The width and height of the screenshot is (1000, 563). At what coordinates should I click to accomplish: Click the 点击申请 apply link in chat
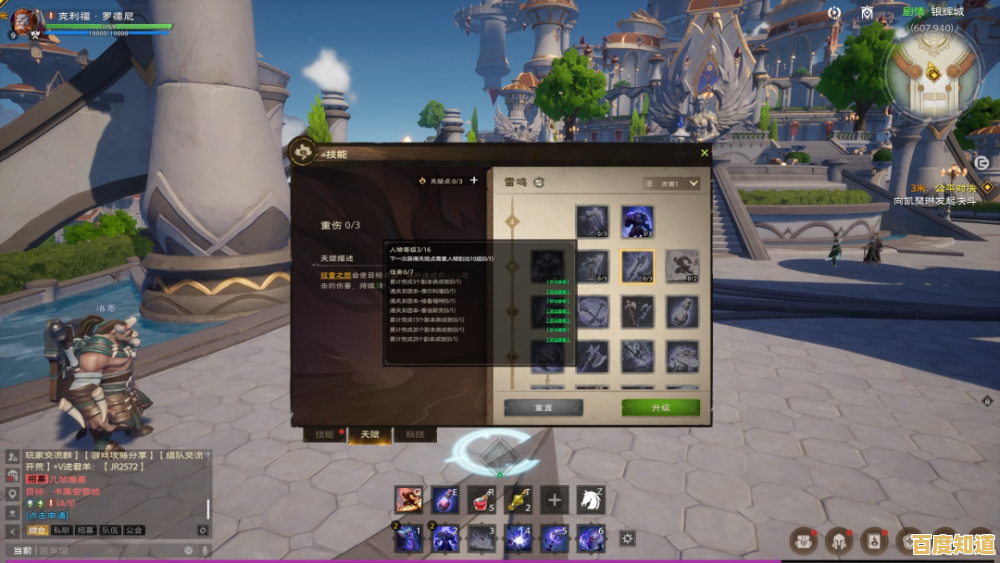click(44, 515)
